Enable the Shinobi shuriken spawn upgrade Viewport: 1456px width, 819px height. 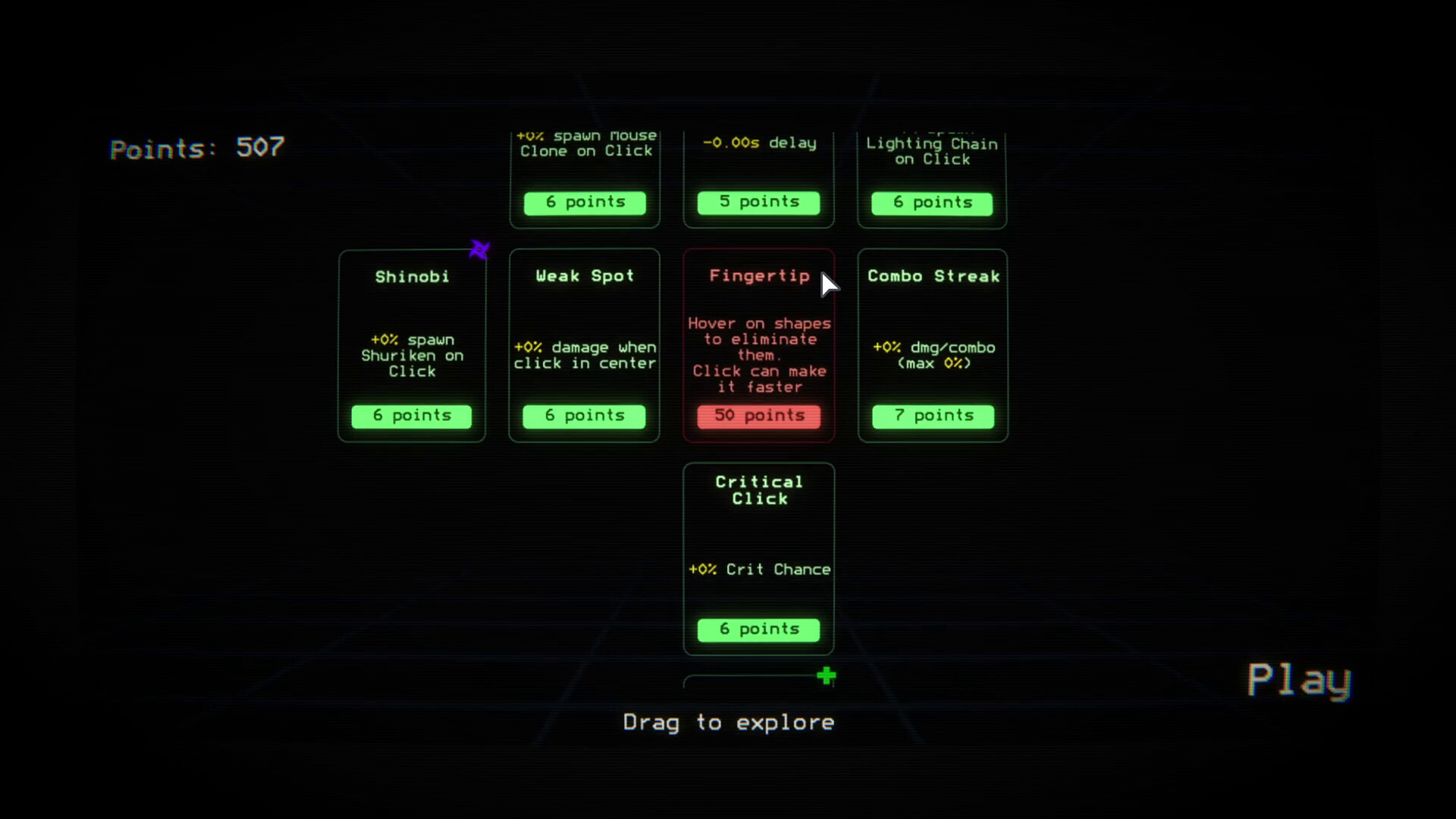point(412,416)
